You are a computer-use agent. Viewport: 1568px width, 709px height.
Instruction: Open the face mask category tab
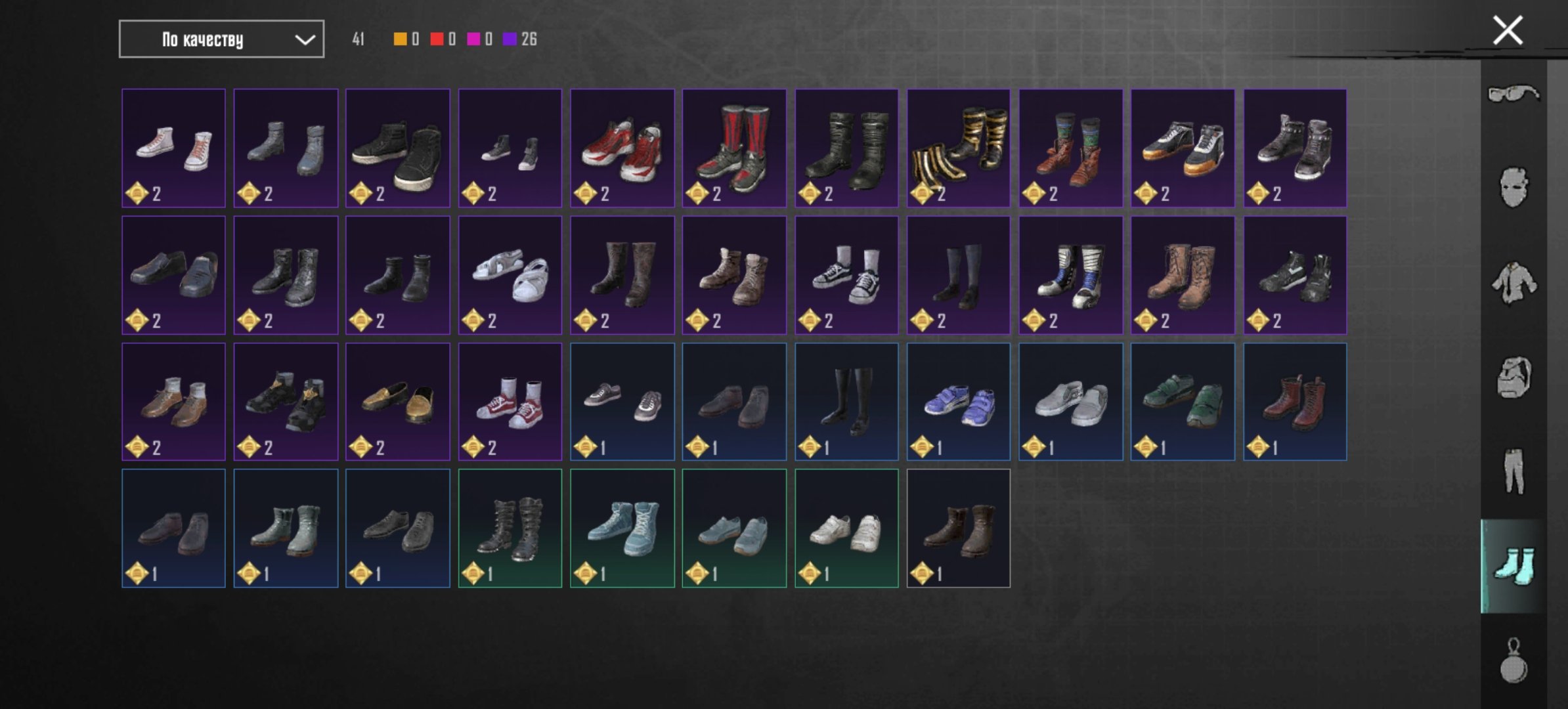1514,188
